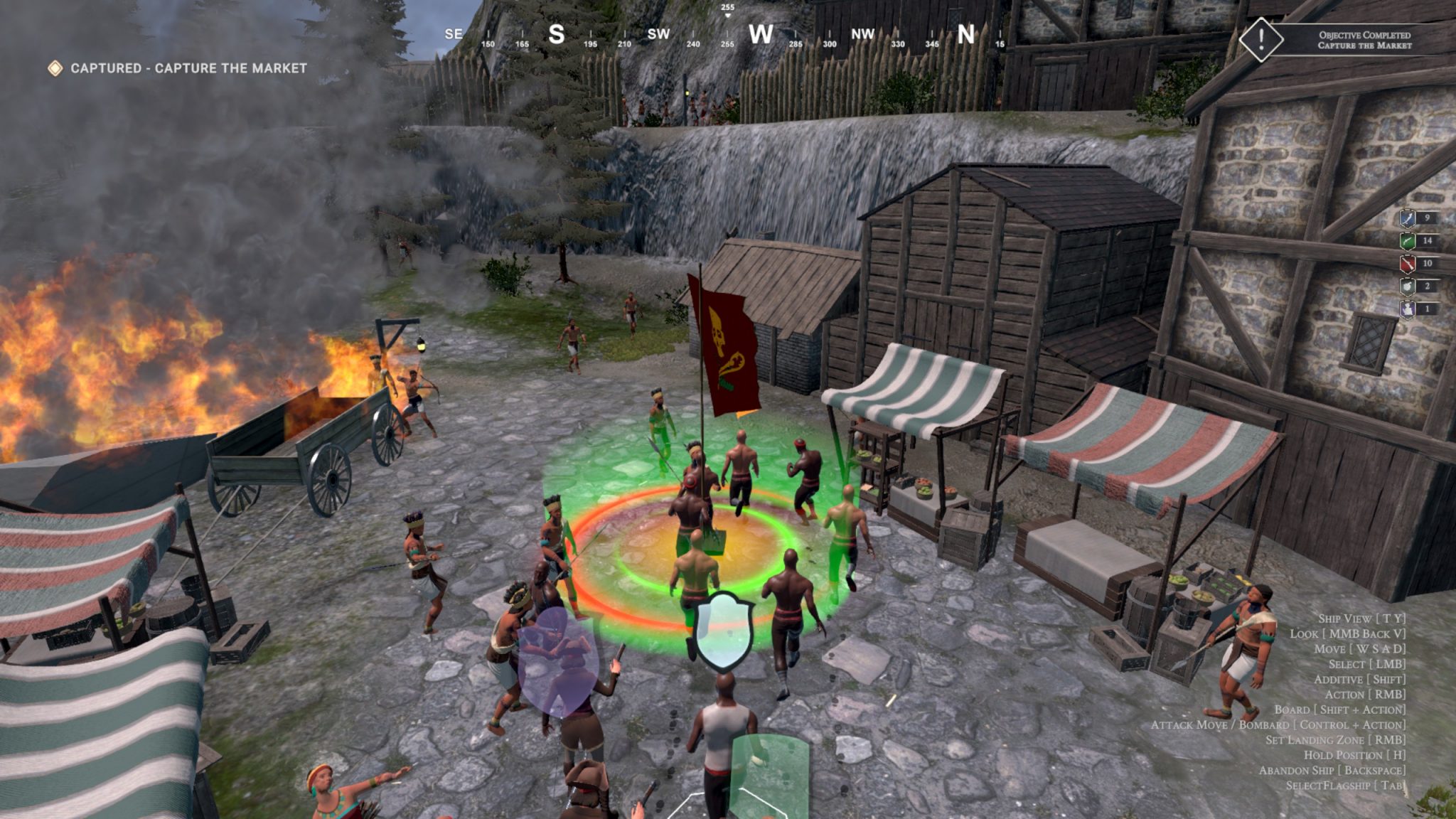Select the unit with the green shield marker
The width and height of the screenshot is (1456, 819).
[769, 776]
